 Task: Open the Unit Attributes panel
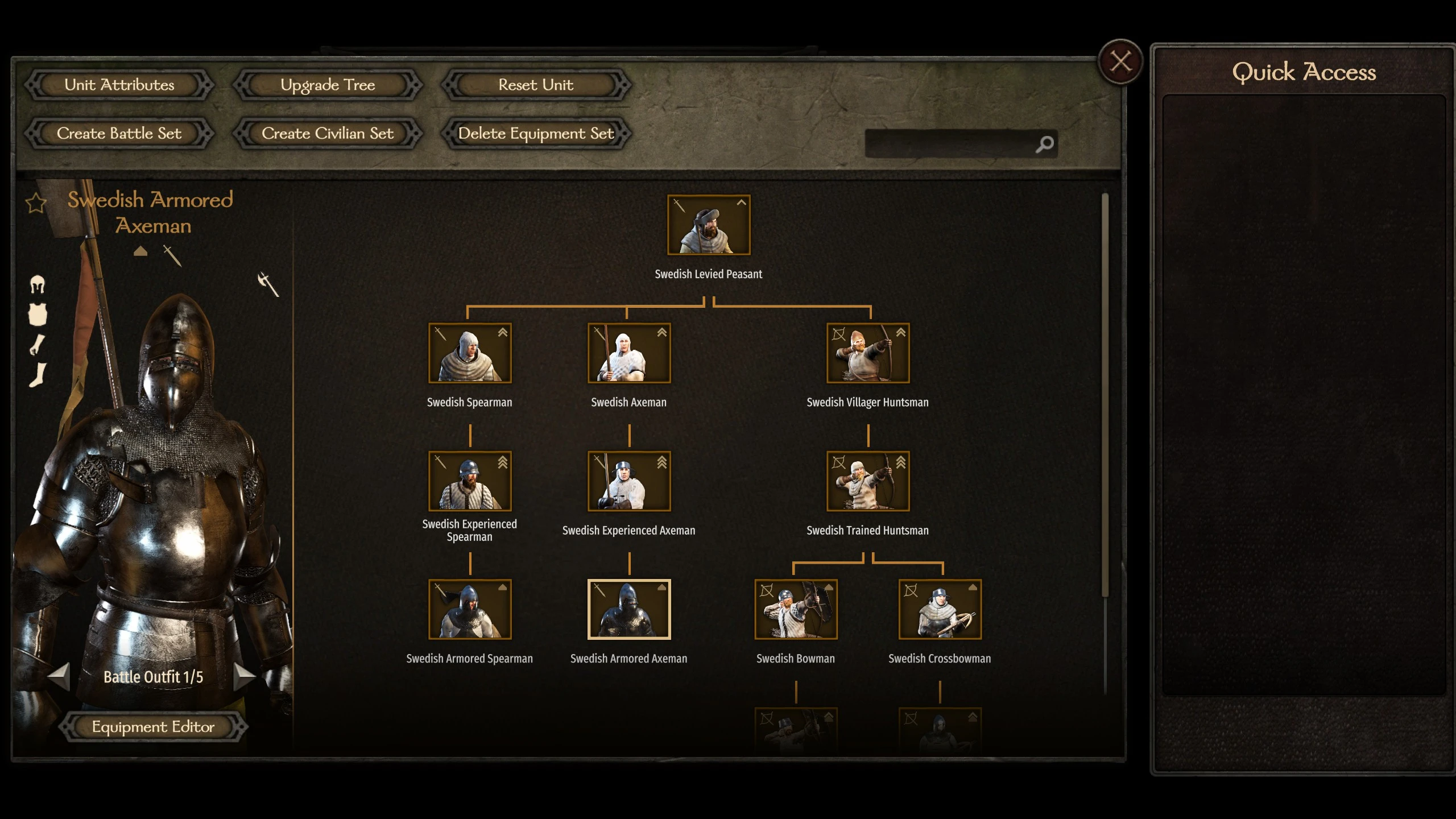(x=119, y=85)
